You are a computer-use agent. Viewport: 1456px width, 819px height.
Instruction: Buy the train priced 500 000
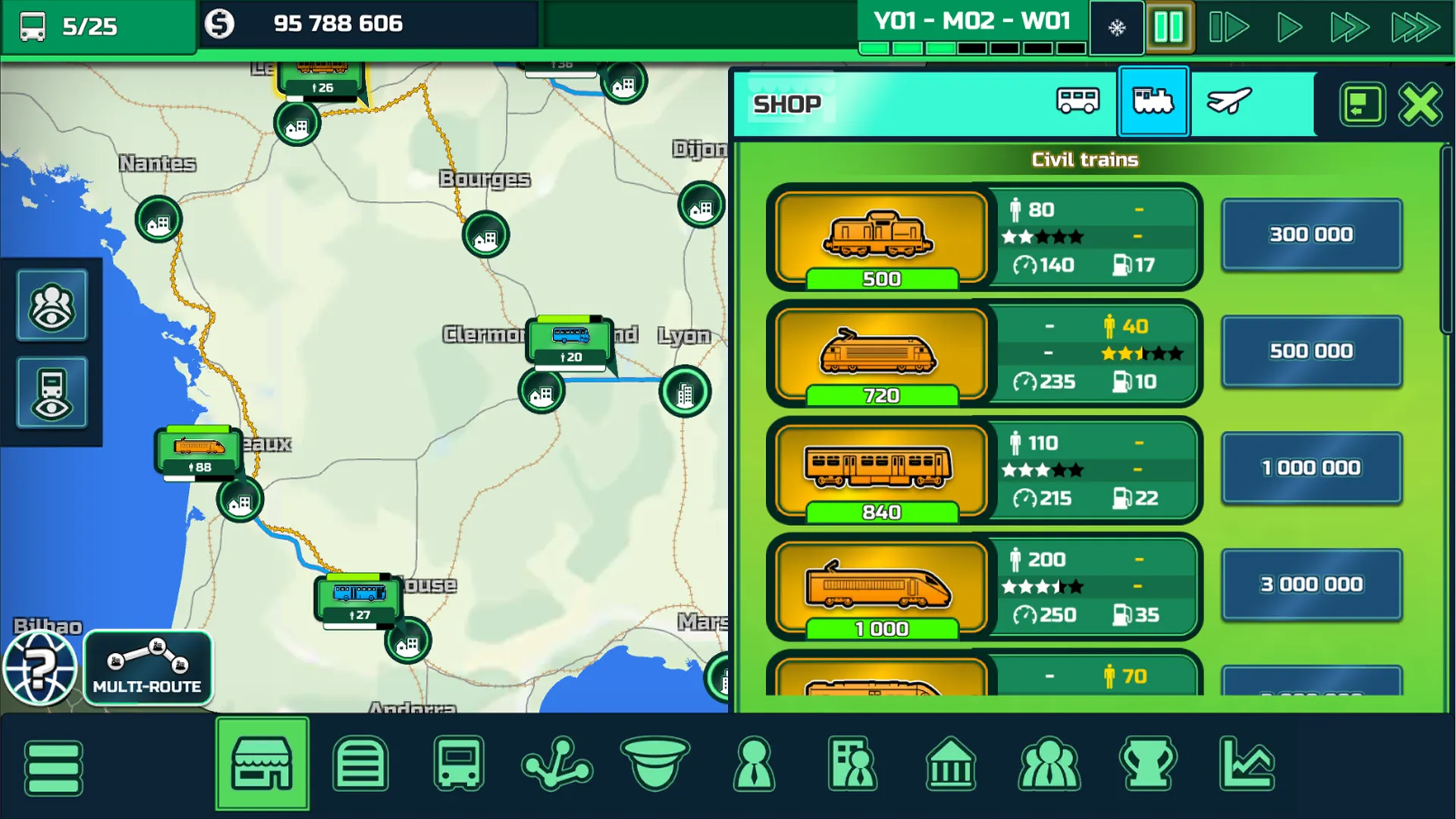[x=1311, y=352]
